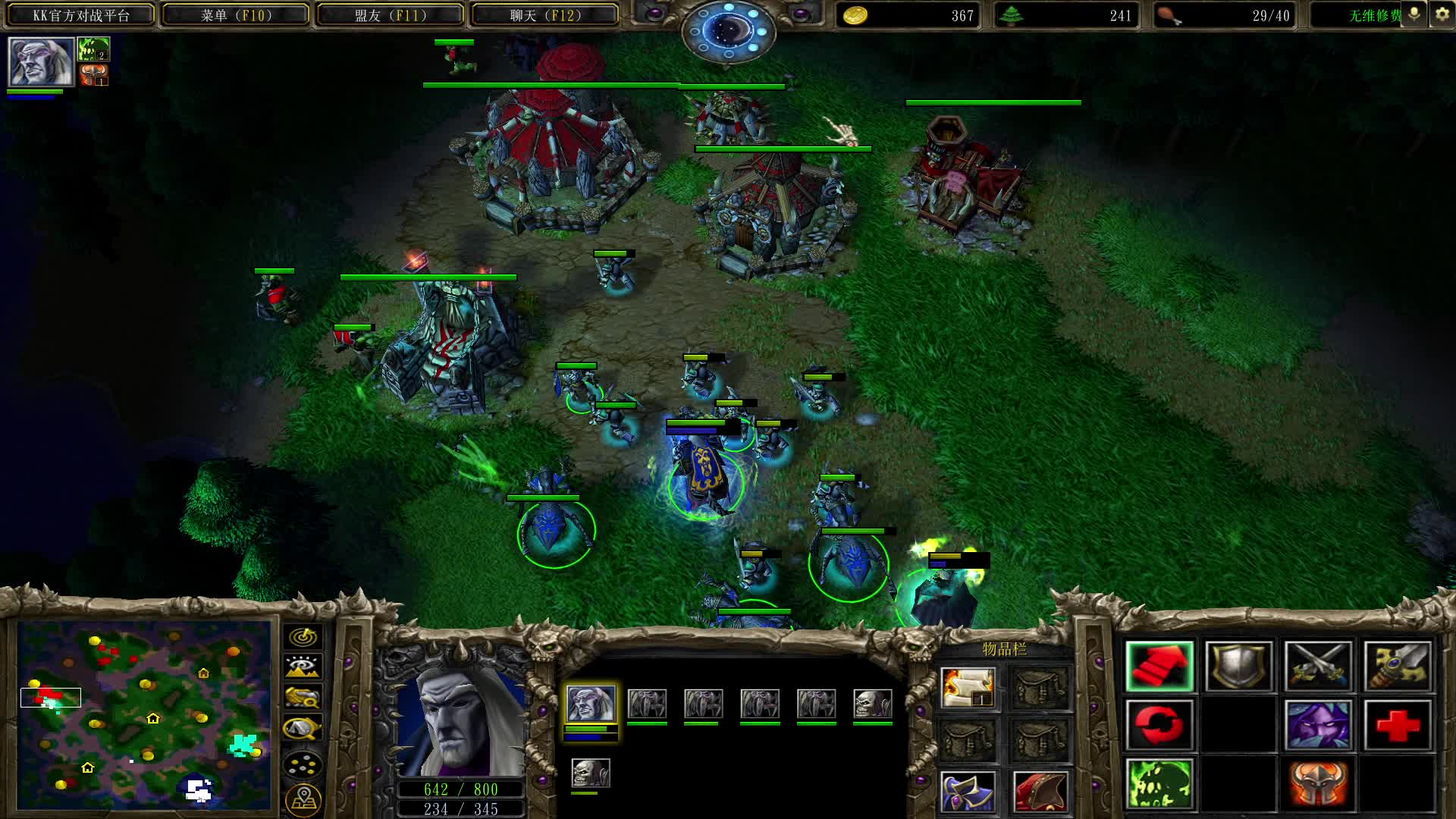Toggle formation movement button
Image resolution: width=1456 pixels, height=819 pixels.
tap(303, 764)
